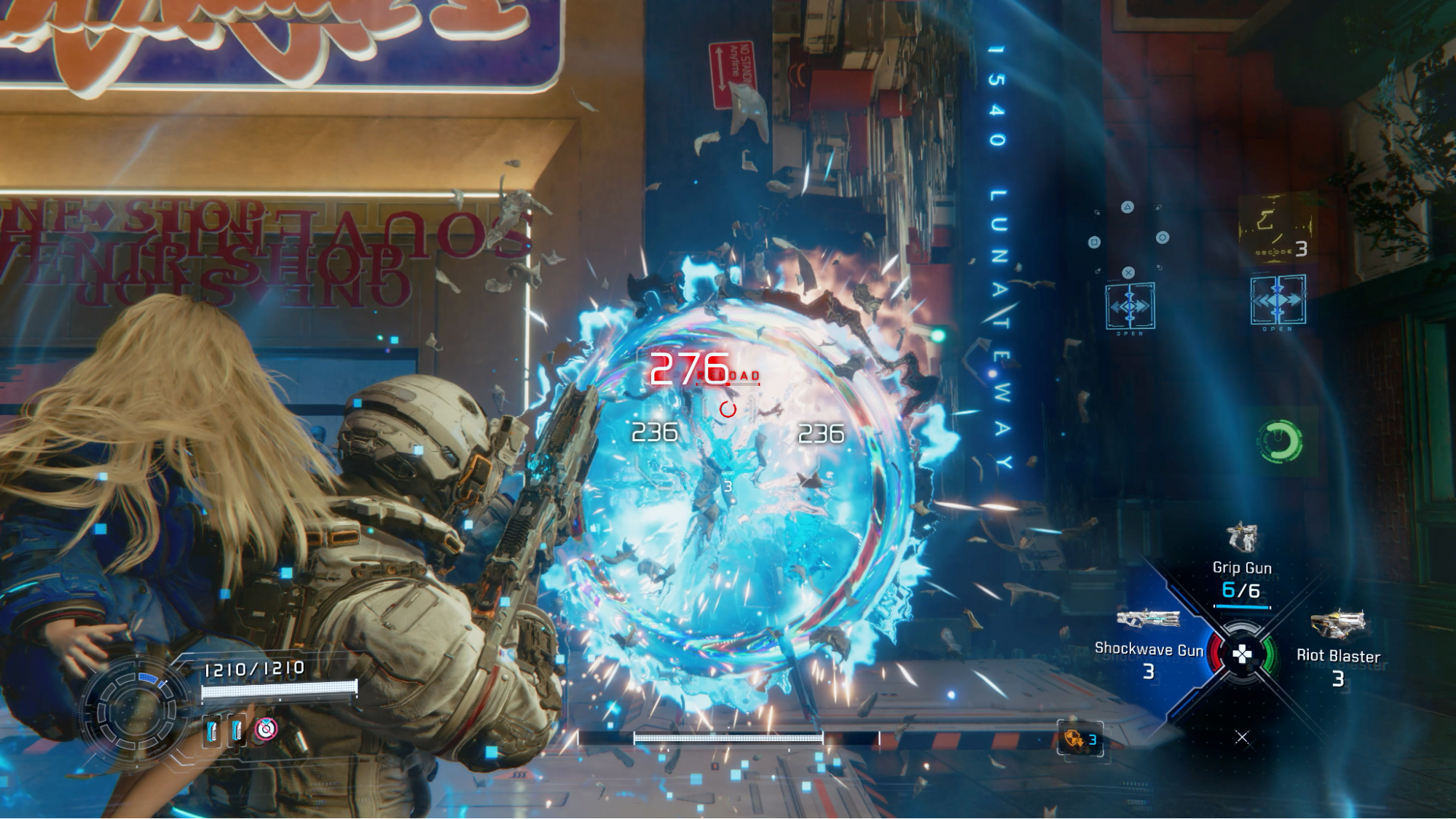Select the green circular hacking node
The image size is (1456, 819).
coord(1280,441)
